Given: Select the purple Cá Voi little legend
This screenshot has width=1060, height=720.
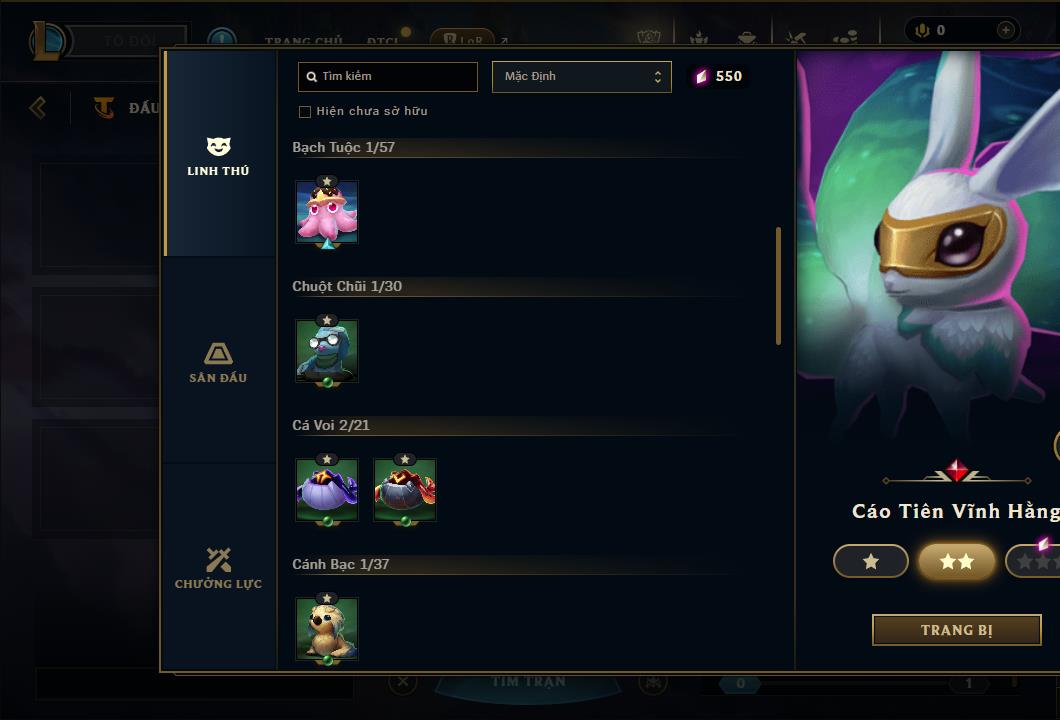Looking at the screenshot, I should pyautogui.click(x=327, y=490).
